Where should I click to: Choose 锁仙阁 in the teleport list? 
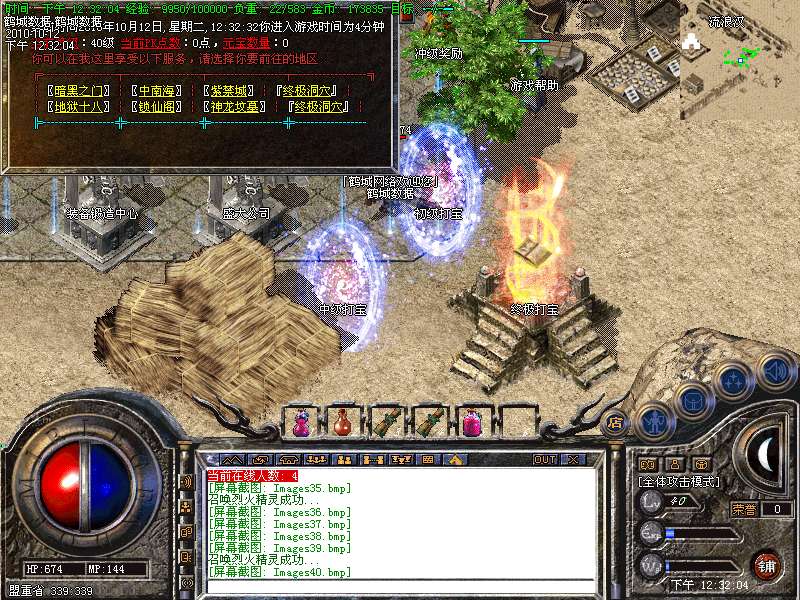(x=160, y=106)
